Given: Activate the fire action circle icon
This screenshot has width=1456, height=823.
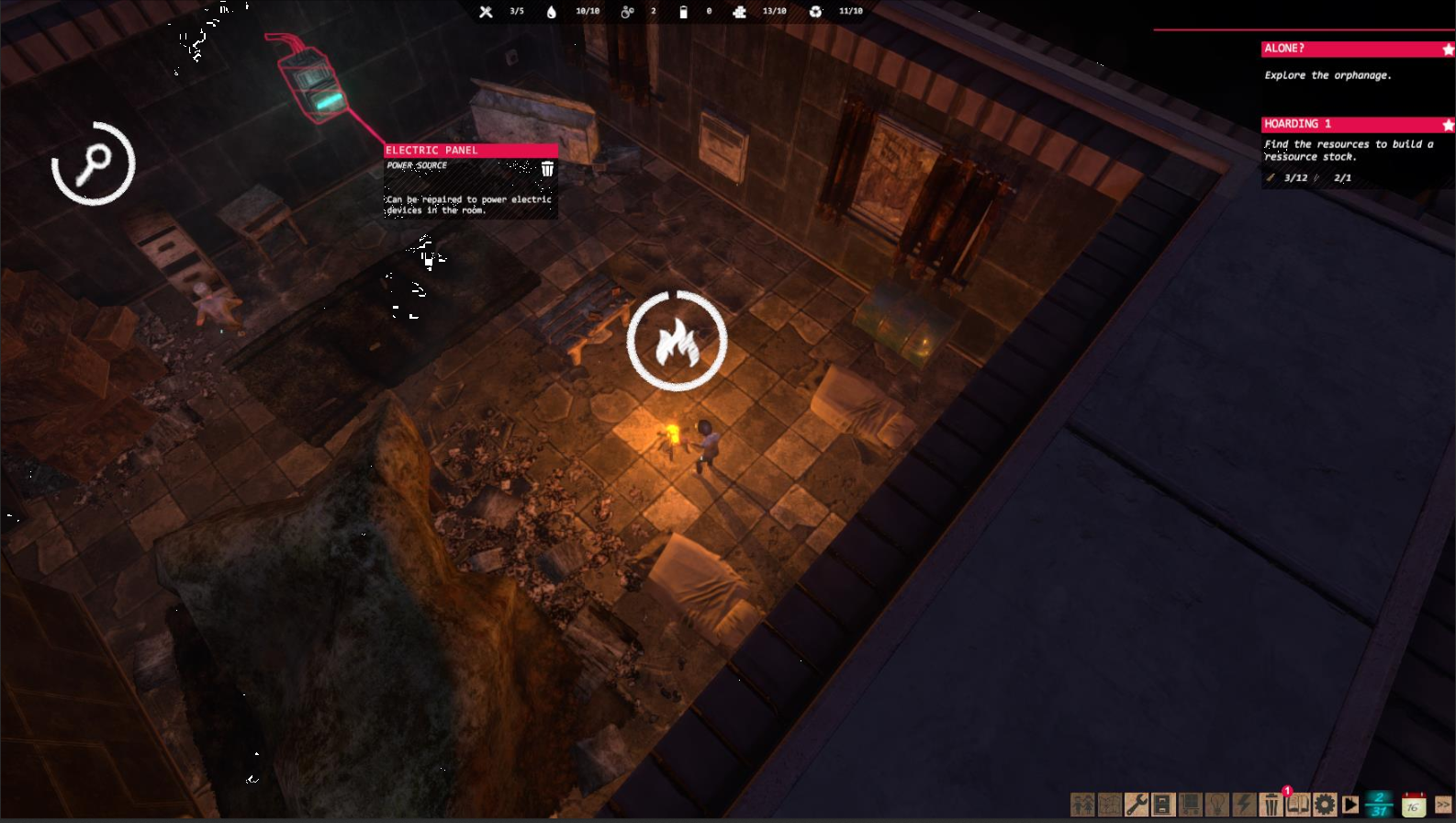Looking at the screenshot, I should [677, 341].
